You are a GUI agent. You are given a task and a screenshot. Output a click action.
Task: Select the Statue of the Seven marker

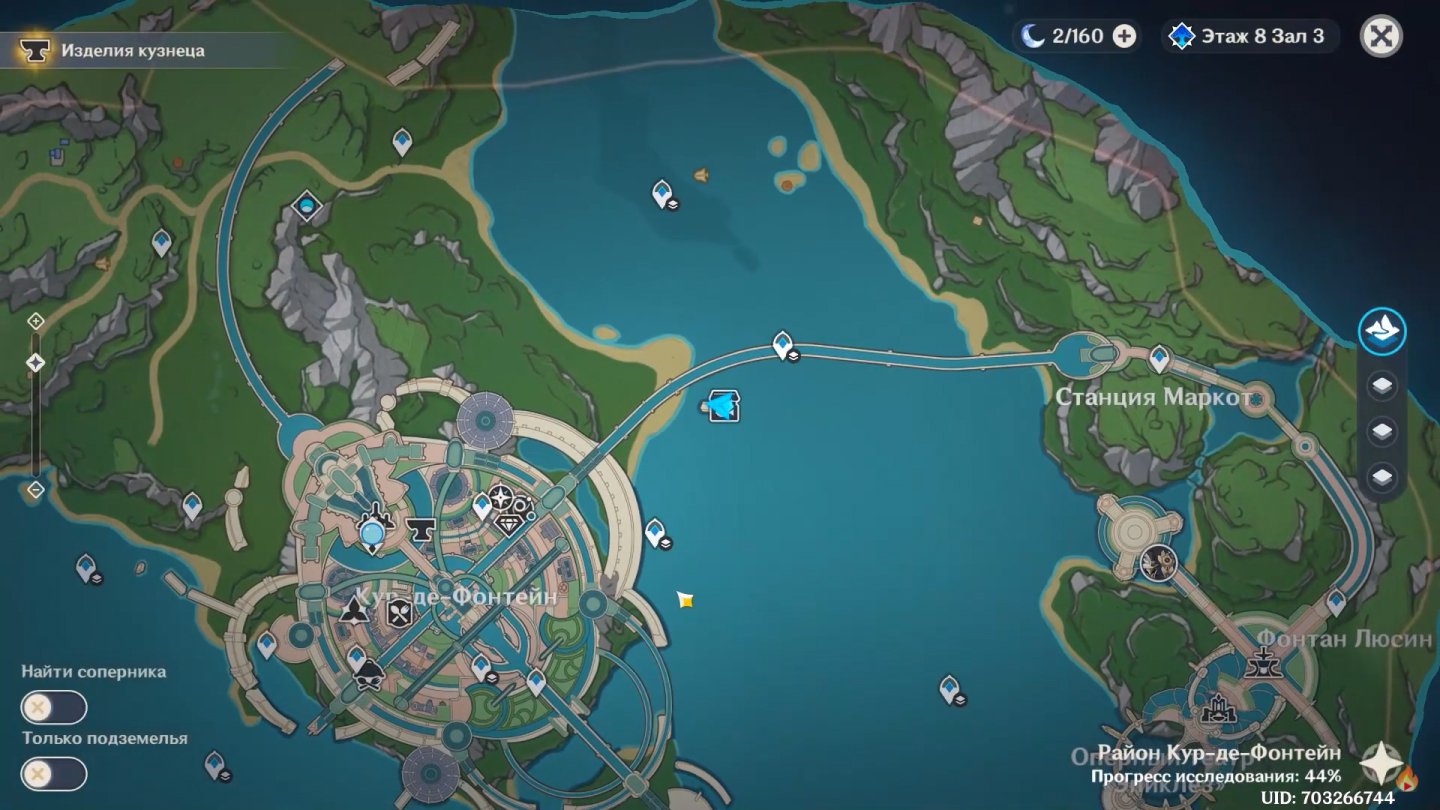coord(373,531)
